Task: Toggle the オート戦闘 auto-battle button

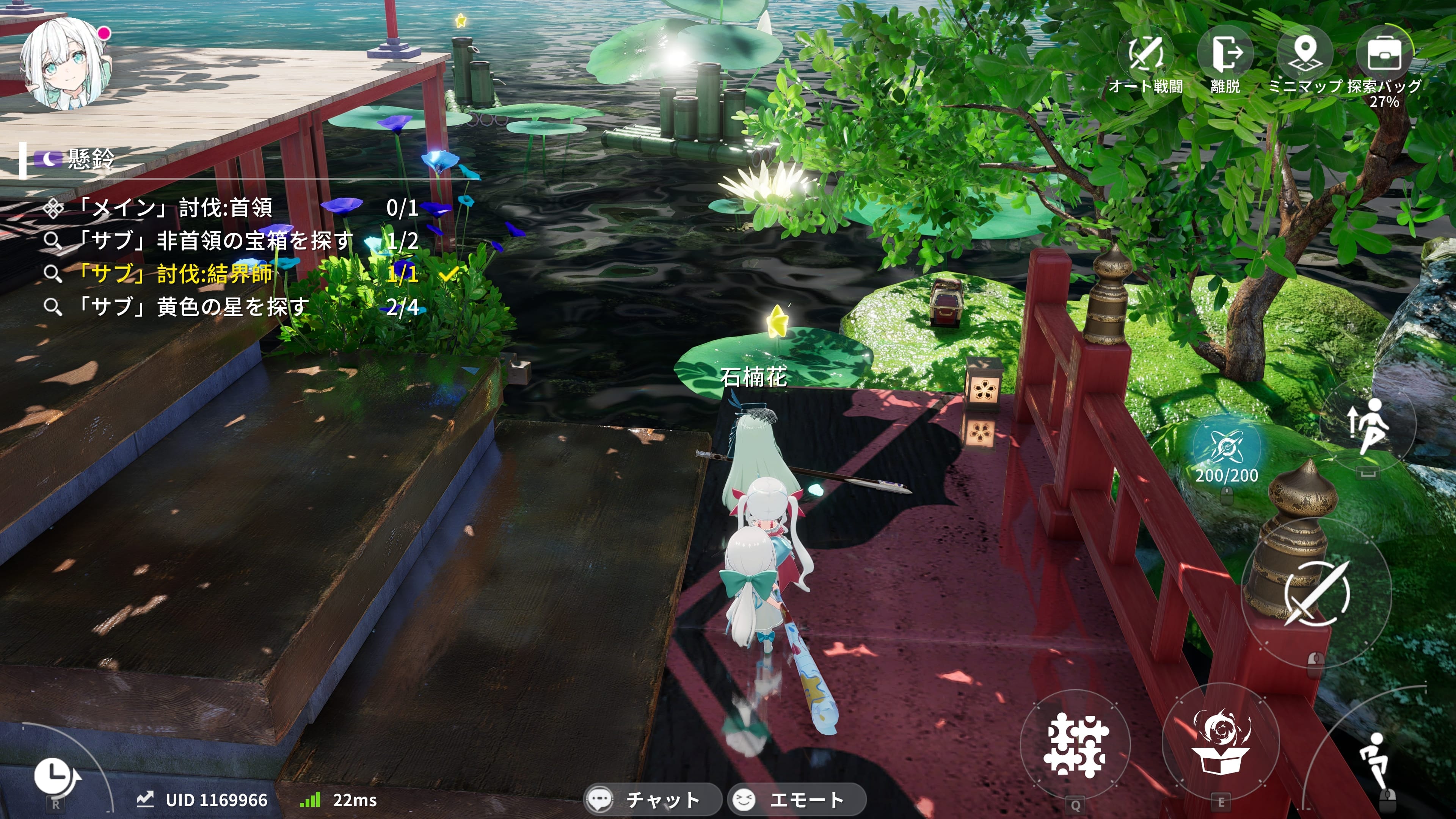Action: coord(1145,54)
